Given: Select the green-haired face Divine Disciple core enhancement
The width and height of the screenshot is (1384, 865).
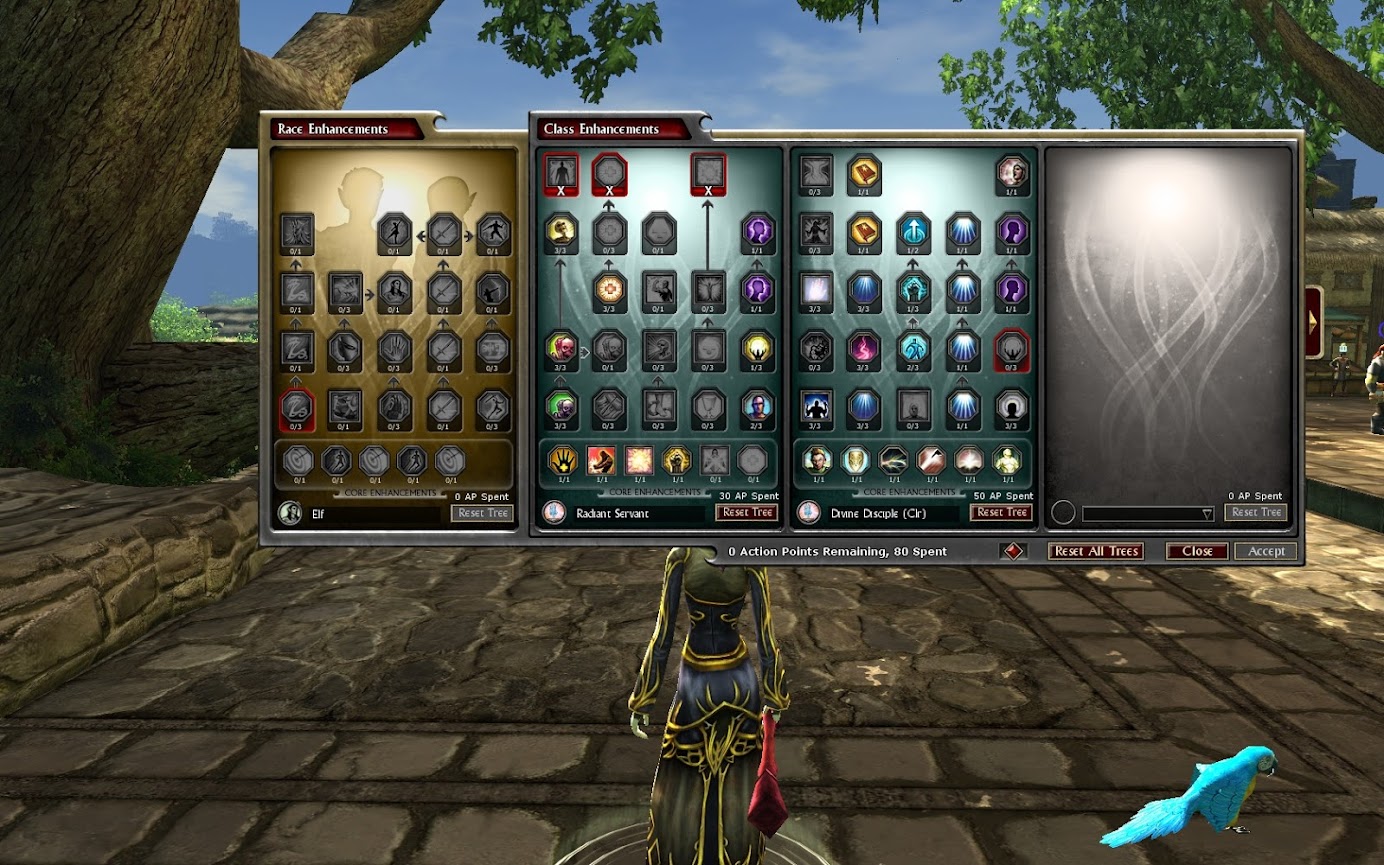Looking at the screenshot, I should coord(817,460).
